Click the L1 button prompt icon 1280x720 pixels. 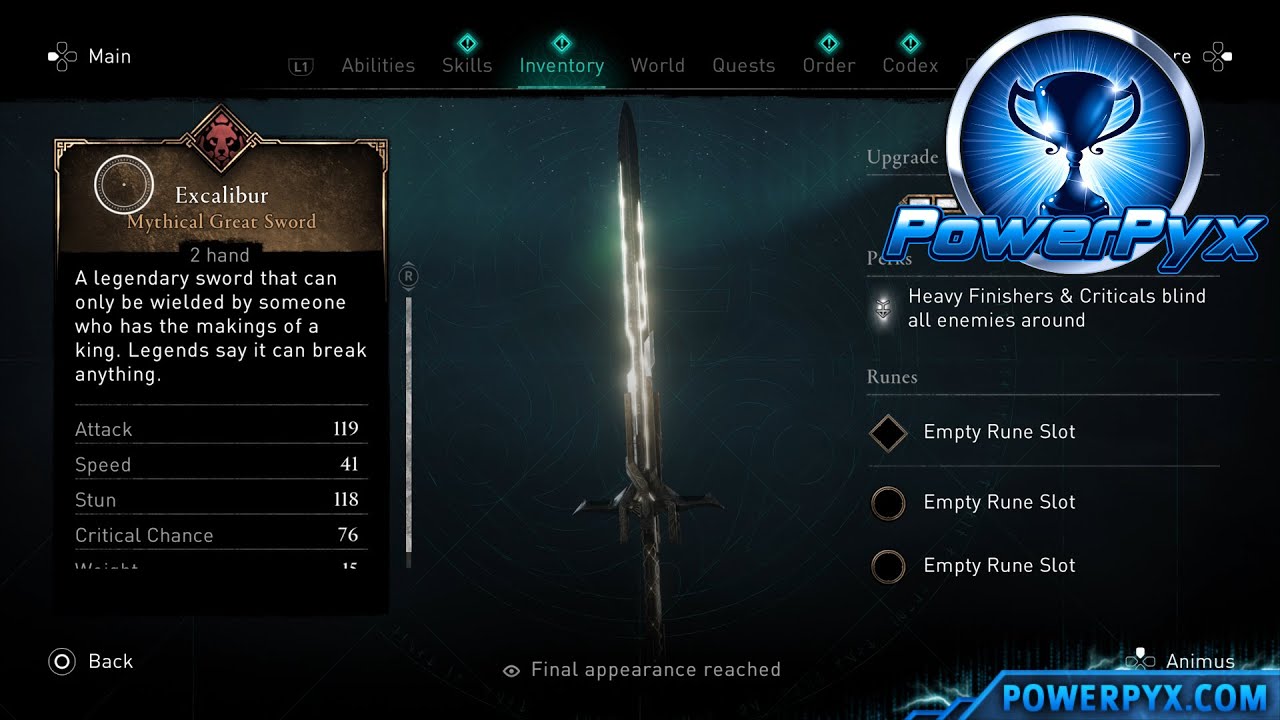301,65
